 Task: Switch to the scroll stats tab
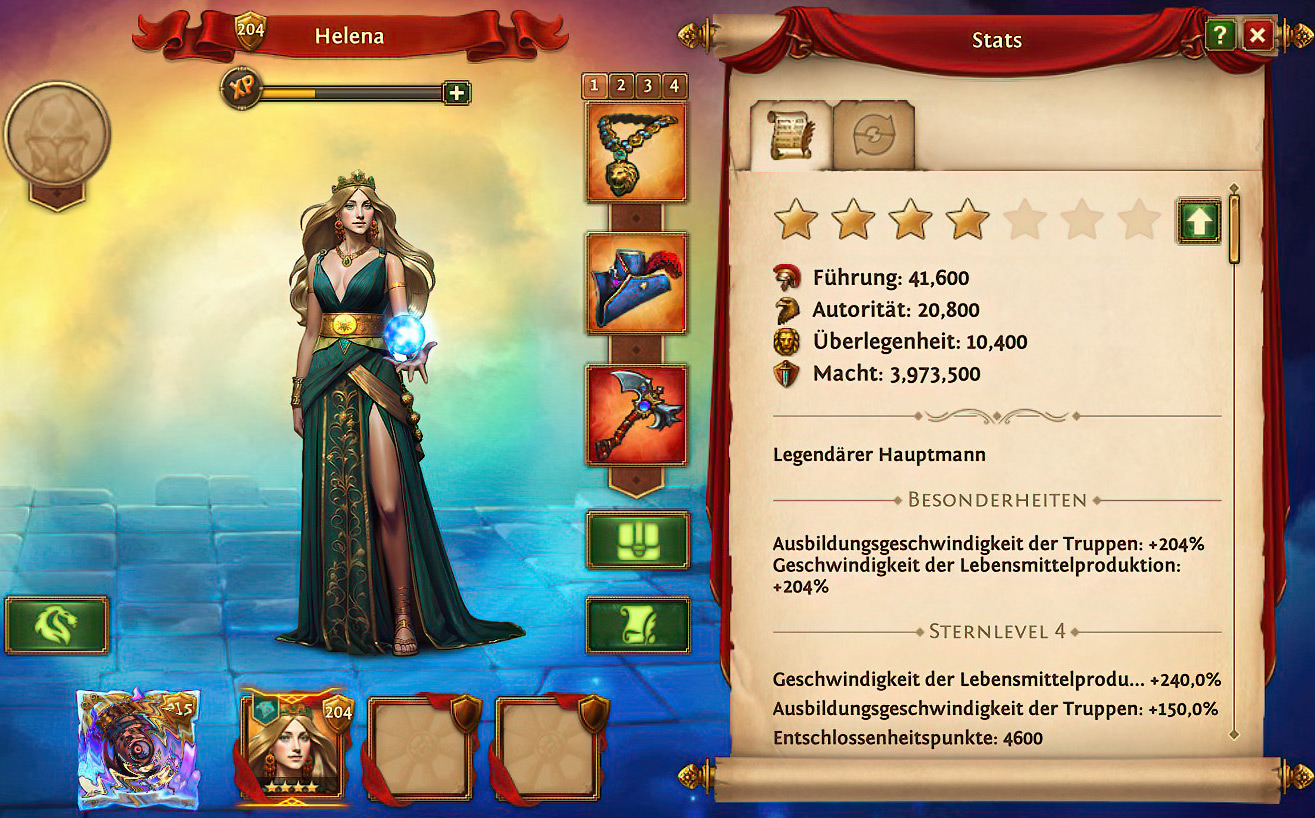click(x=790, y=138)
